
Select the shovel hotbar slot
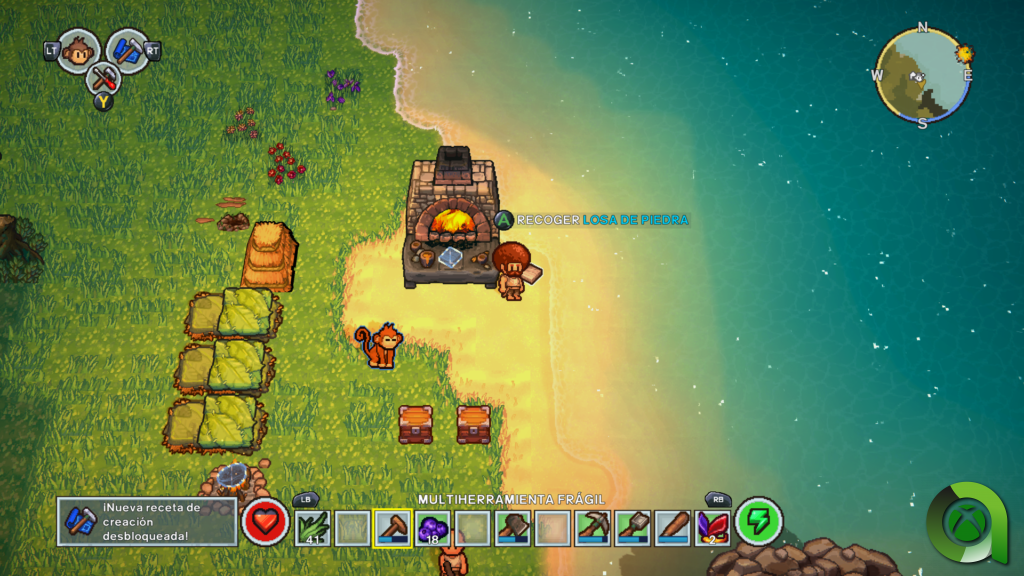pos(632,527)
